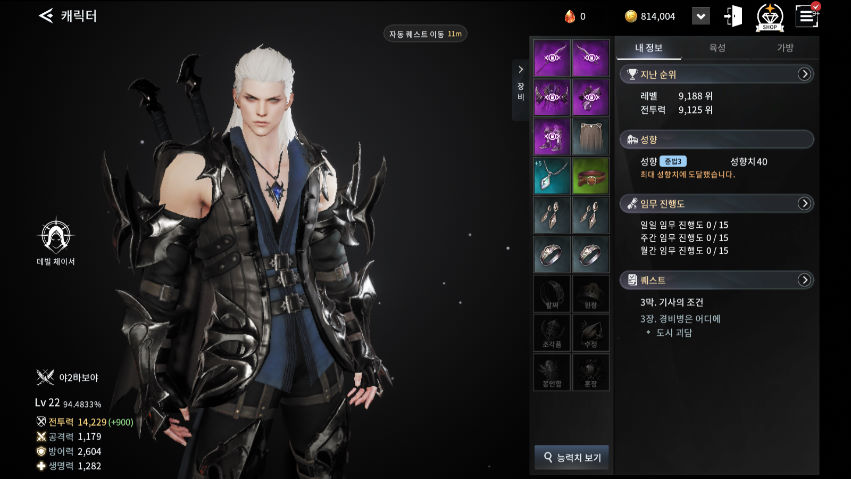Open 임무 진행도 mission progress details
The width and height of the screenshot is (851, 479).
[x=804, y=203]
